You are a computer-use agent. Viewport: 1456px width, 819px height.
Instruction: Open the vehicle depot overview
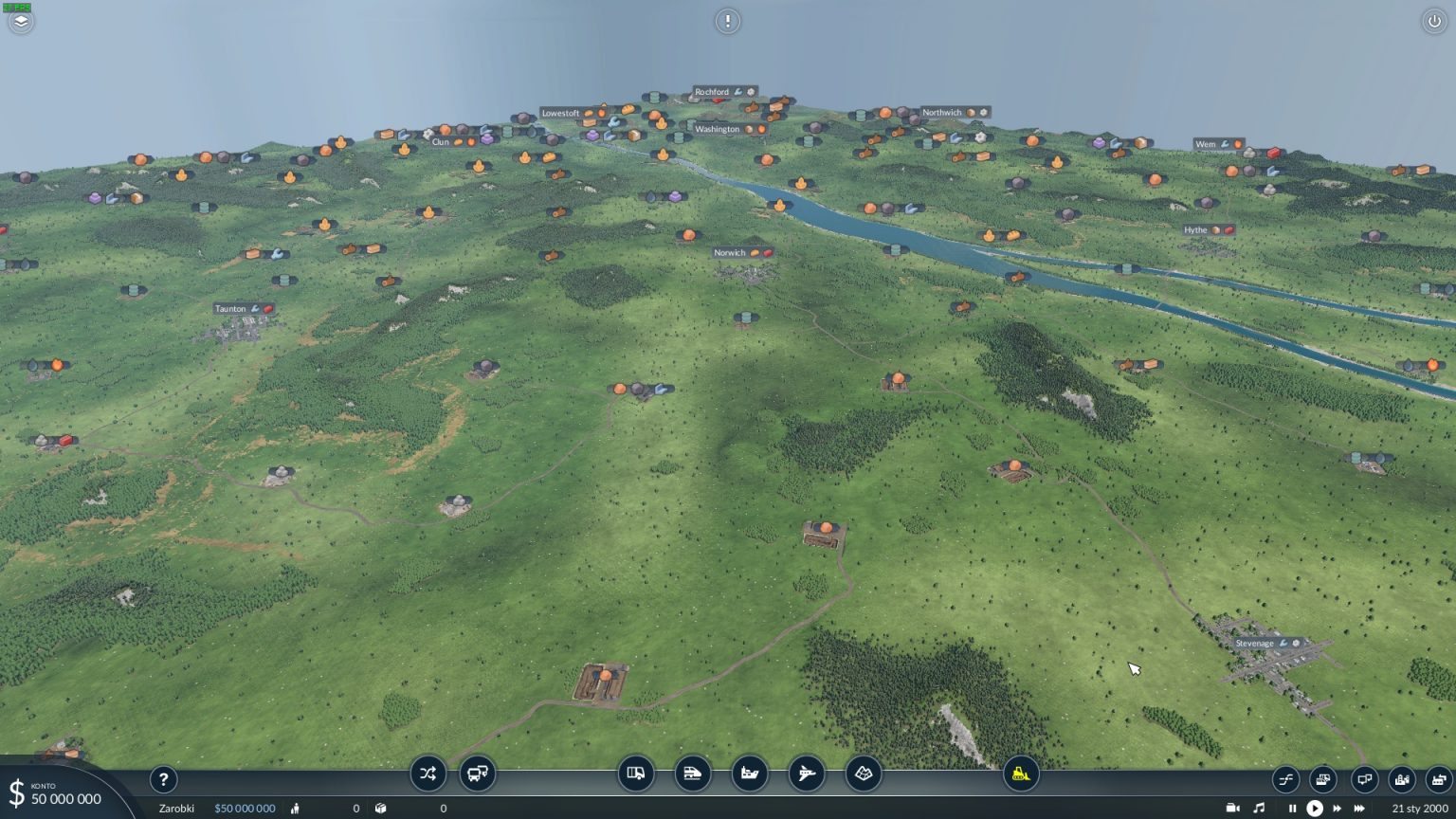tap(1323, 779)
